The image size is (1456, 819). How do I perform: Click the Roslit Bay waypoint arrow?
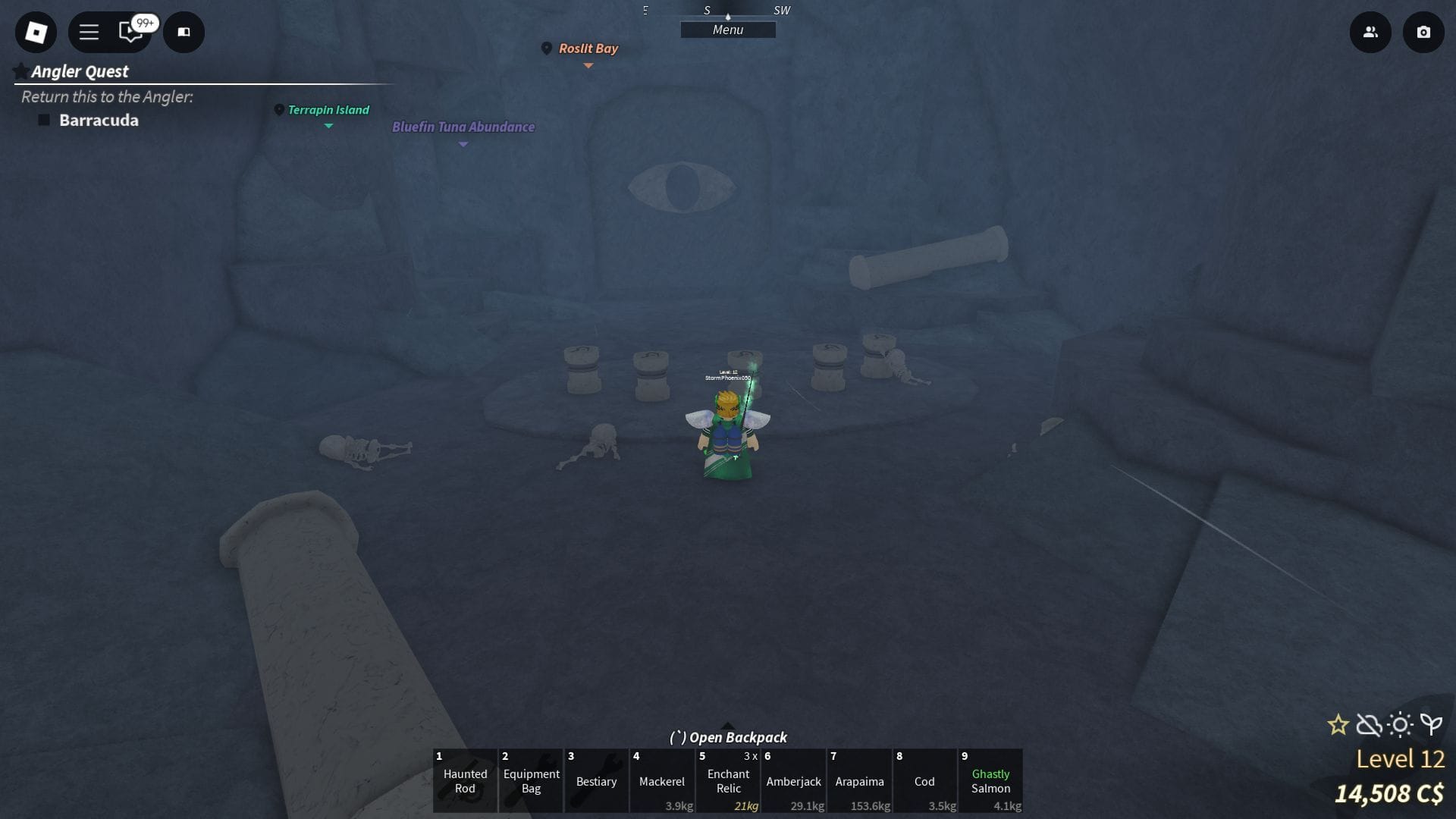coord(588,66)
